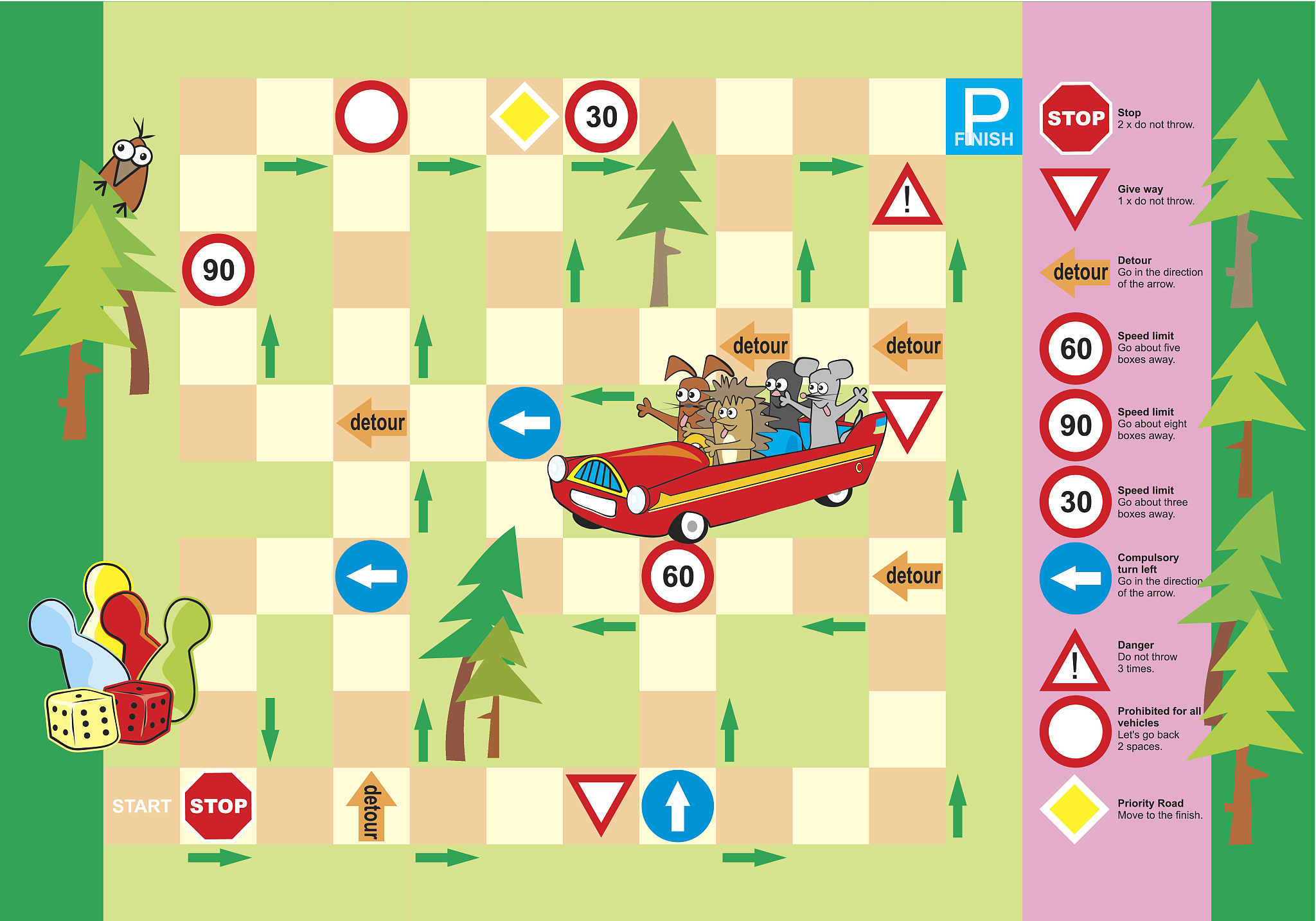This screenshot has width=1316, height=921.
Task: Select the 30 speed limit board tile
Action: [601, 117]
